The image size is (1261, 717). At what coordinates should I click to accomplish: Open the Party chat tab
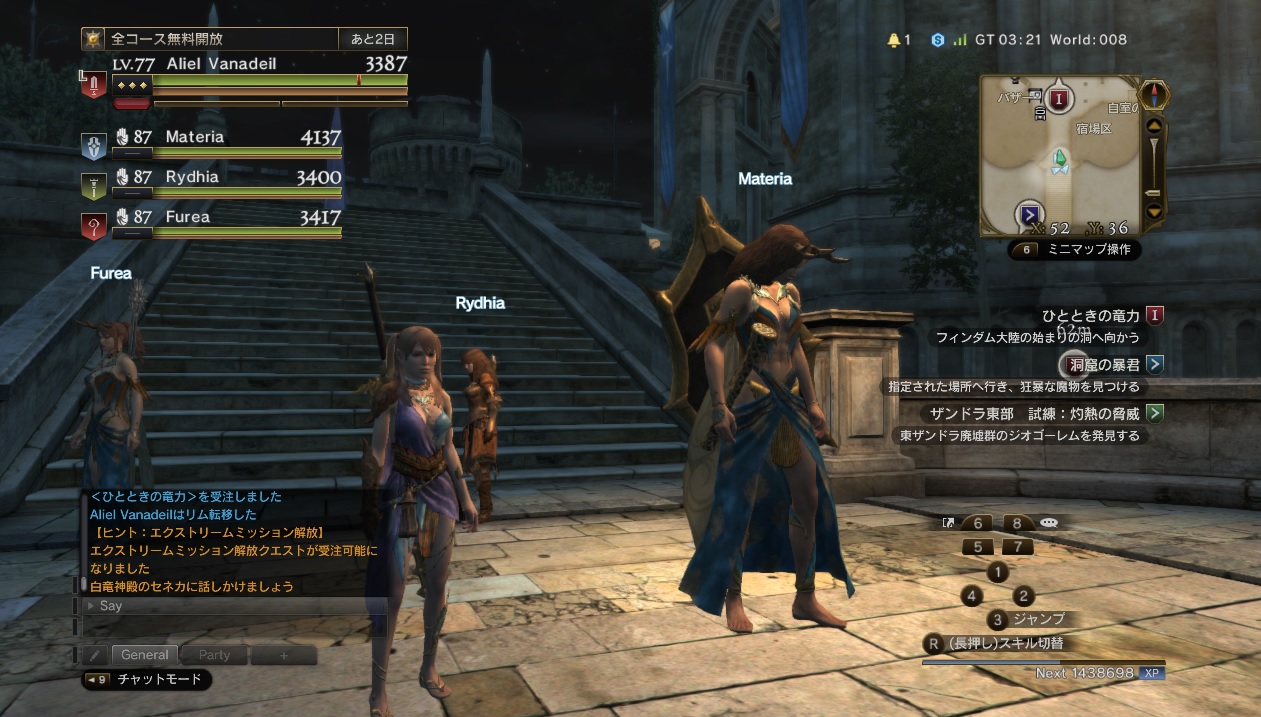pyautogui.click(x=214, y=655)
